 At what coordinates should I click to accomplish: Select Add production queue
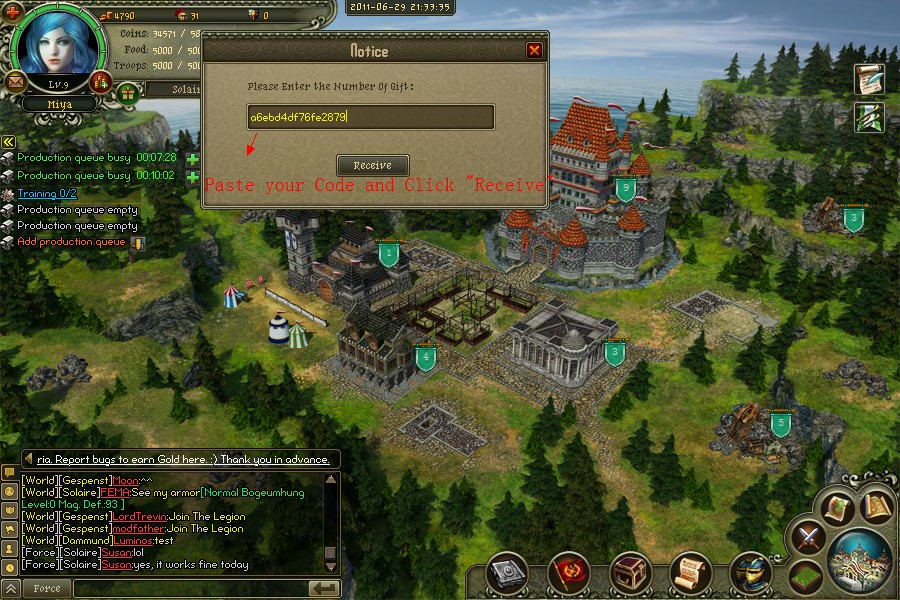71,242
